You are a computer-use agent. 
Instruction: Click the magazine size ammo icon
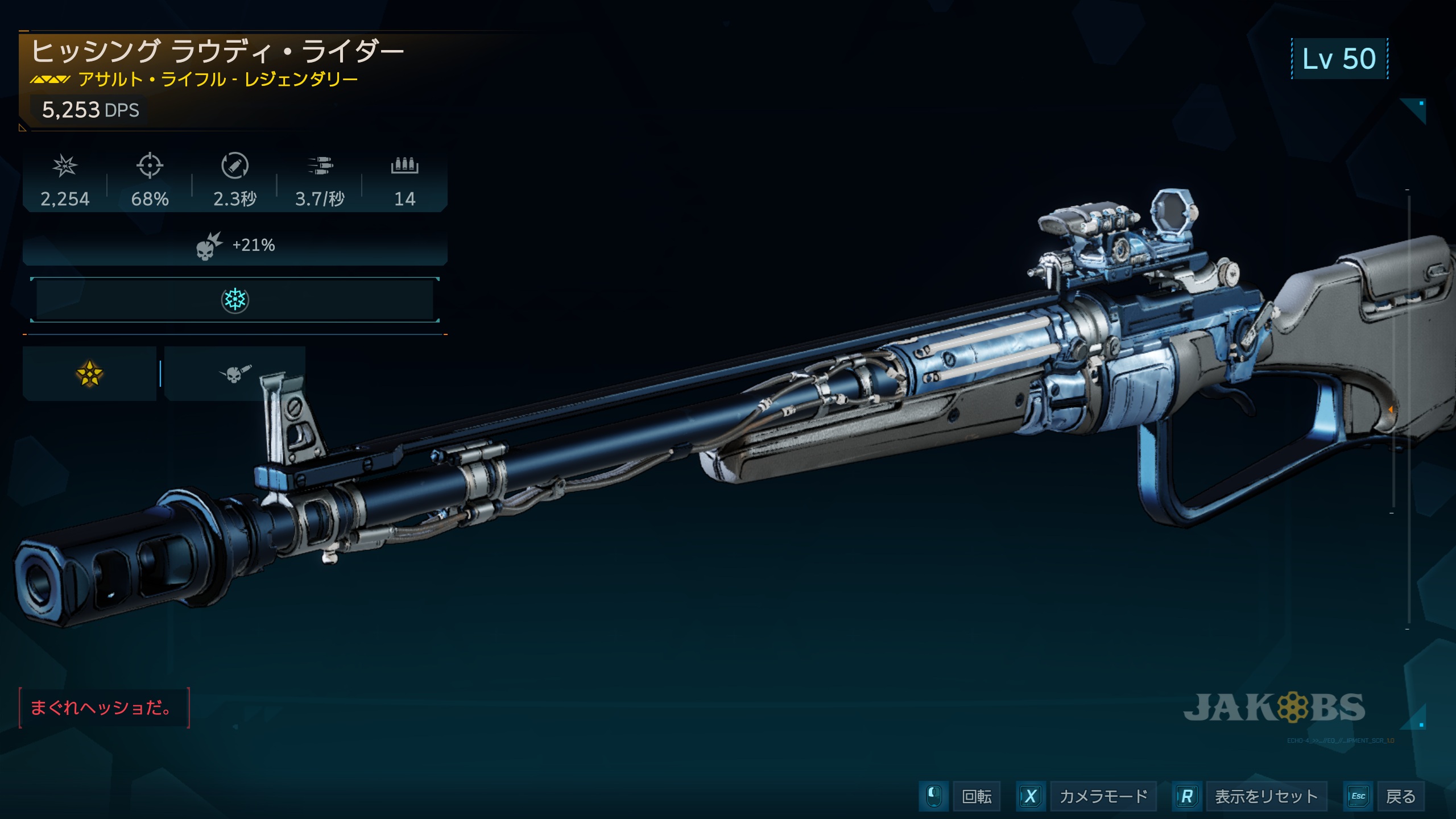click(404, 166)
